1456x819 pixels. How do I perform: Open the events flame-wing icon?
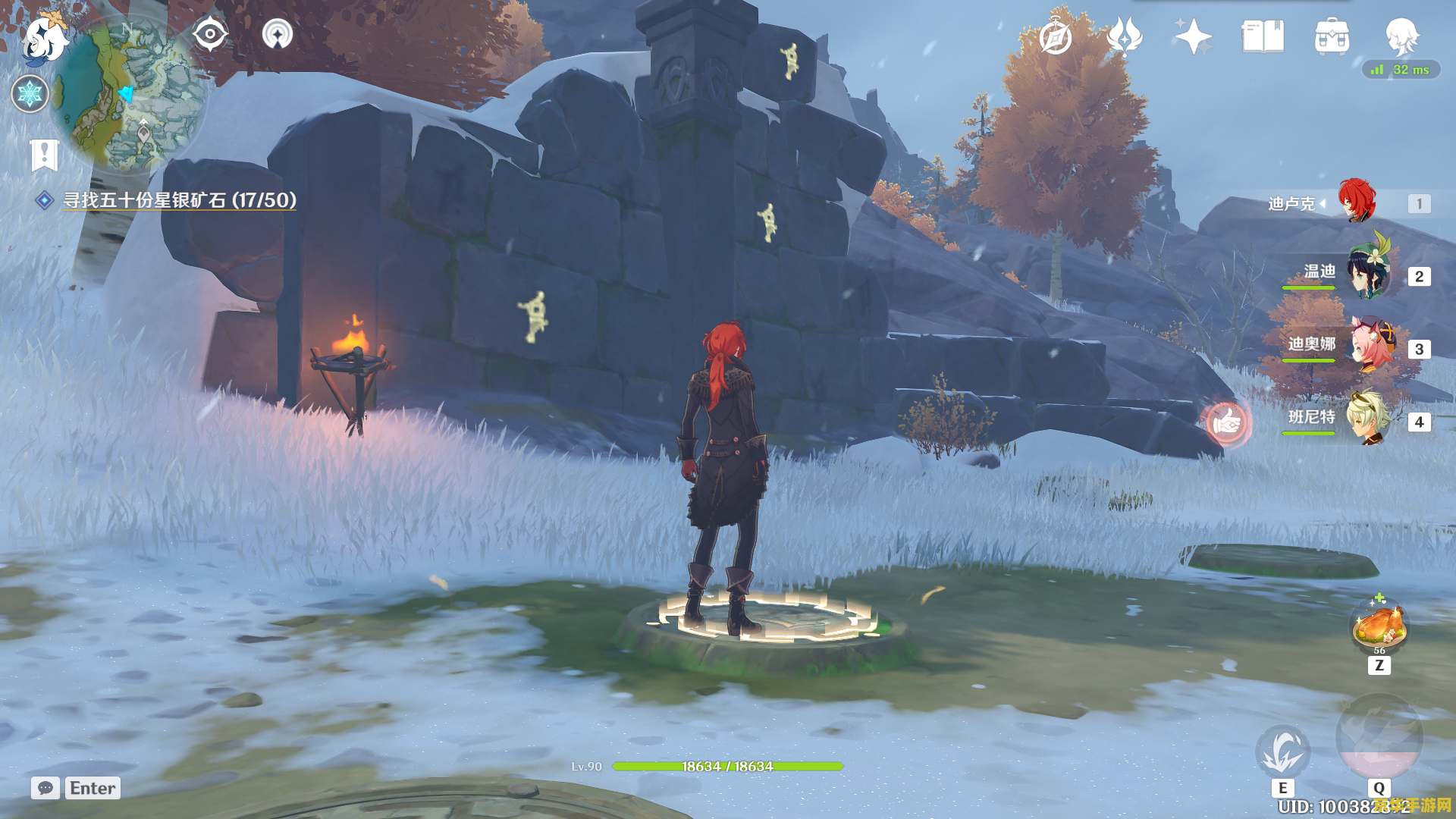(x=1124, y=36)
